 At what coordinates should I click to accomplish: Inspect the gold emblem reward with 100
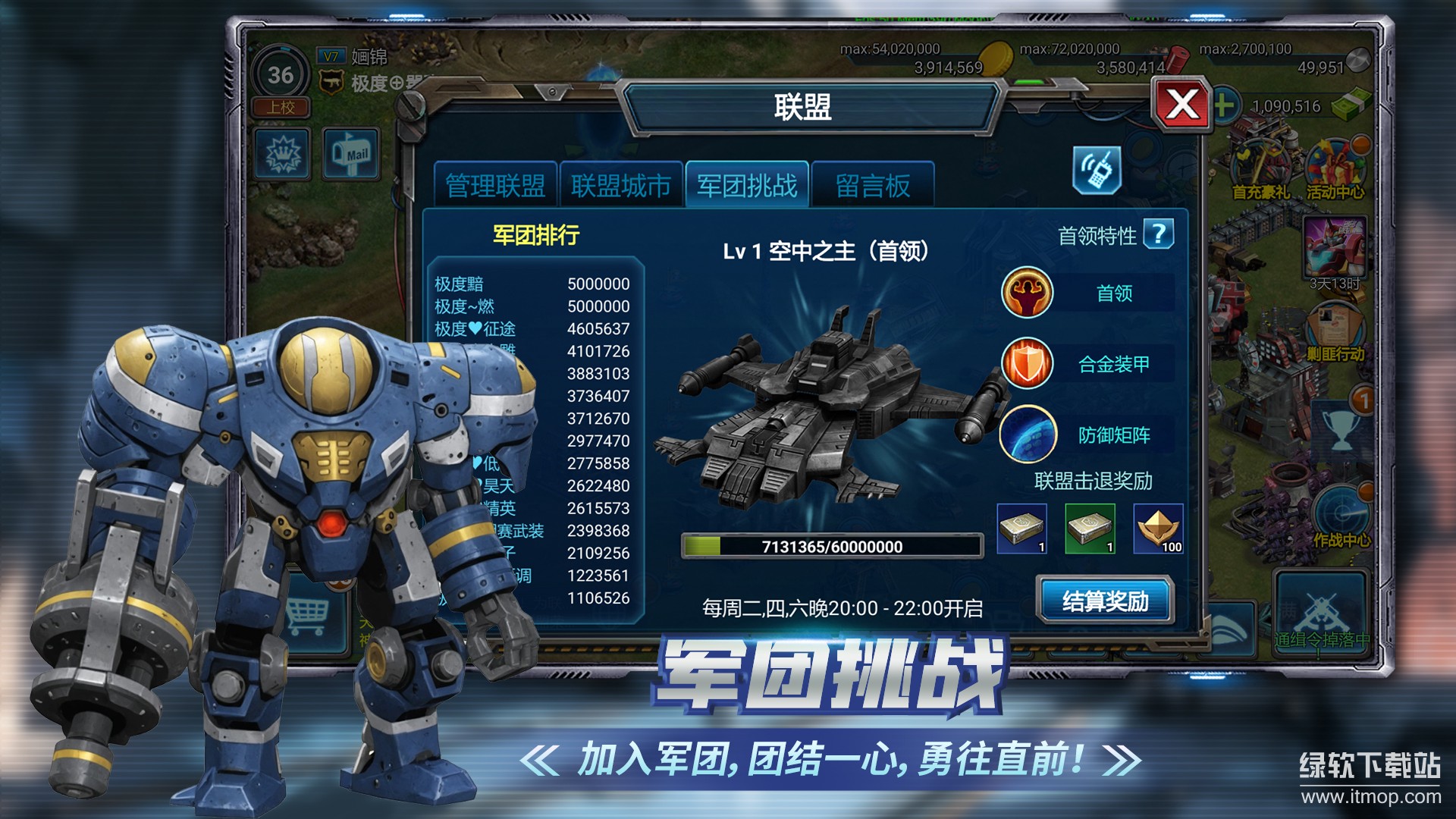(x=1158, y=529)
